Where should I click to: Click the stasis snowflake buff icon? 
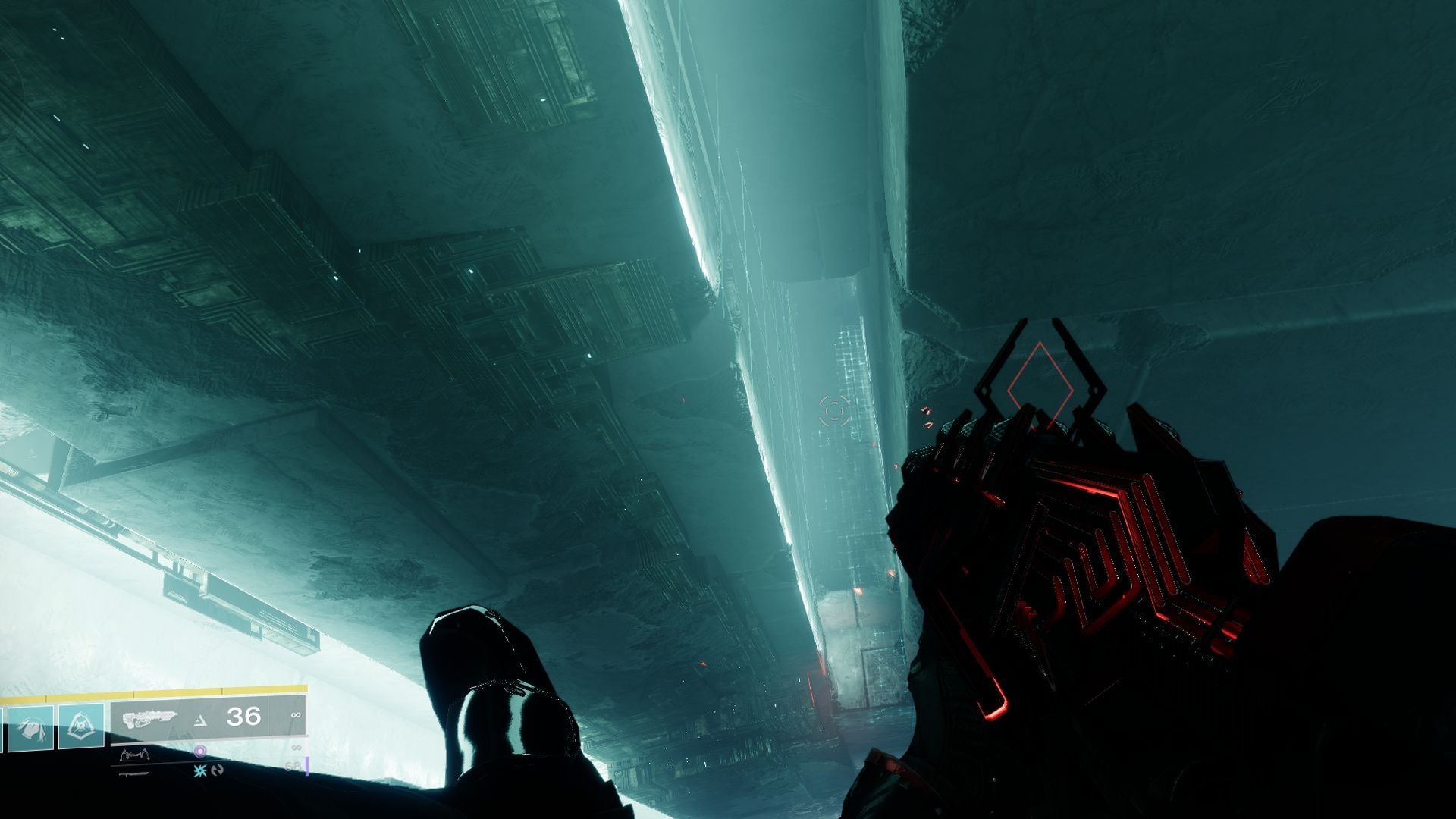(x=199, y=770)
